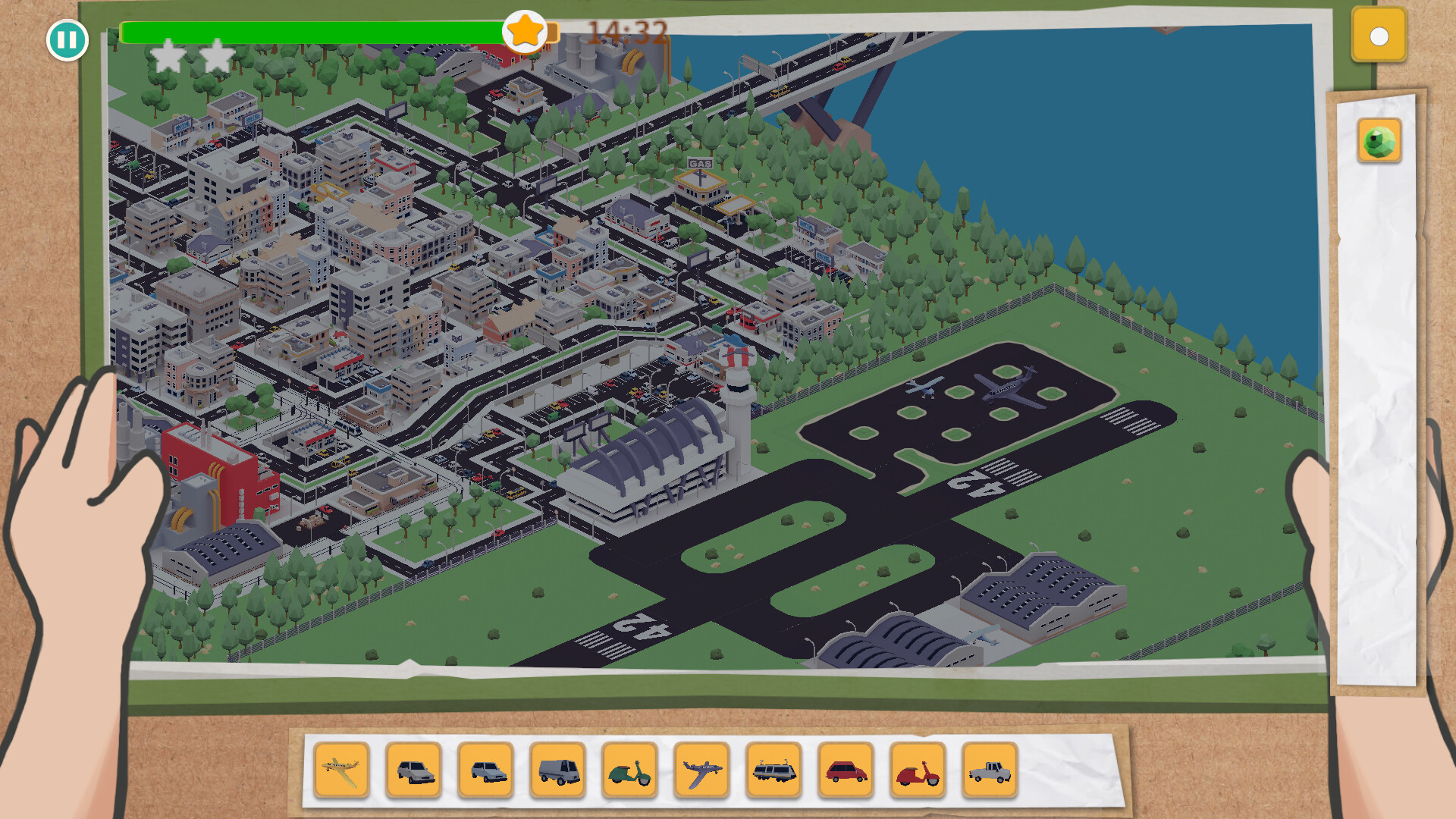Pause the game

pos(67,40)
